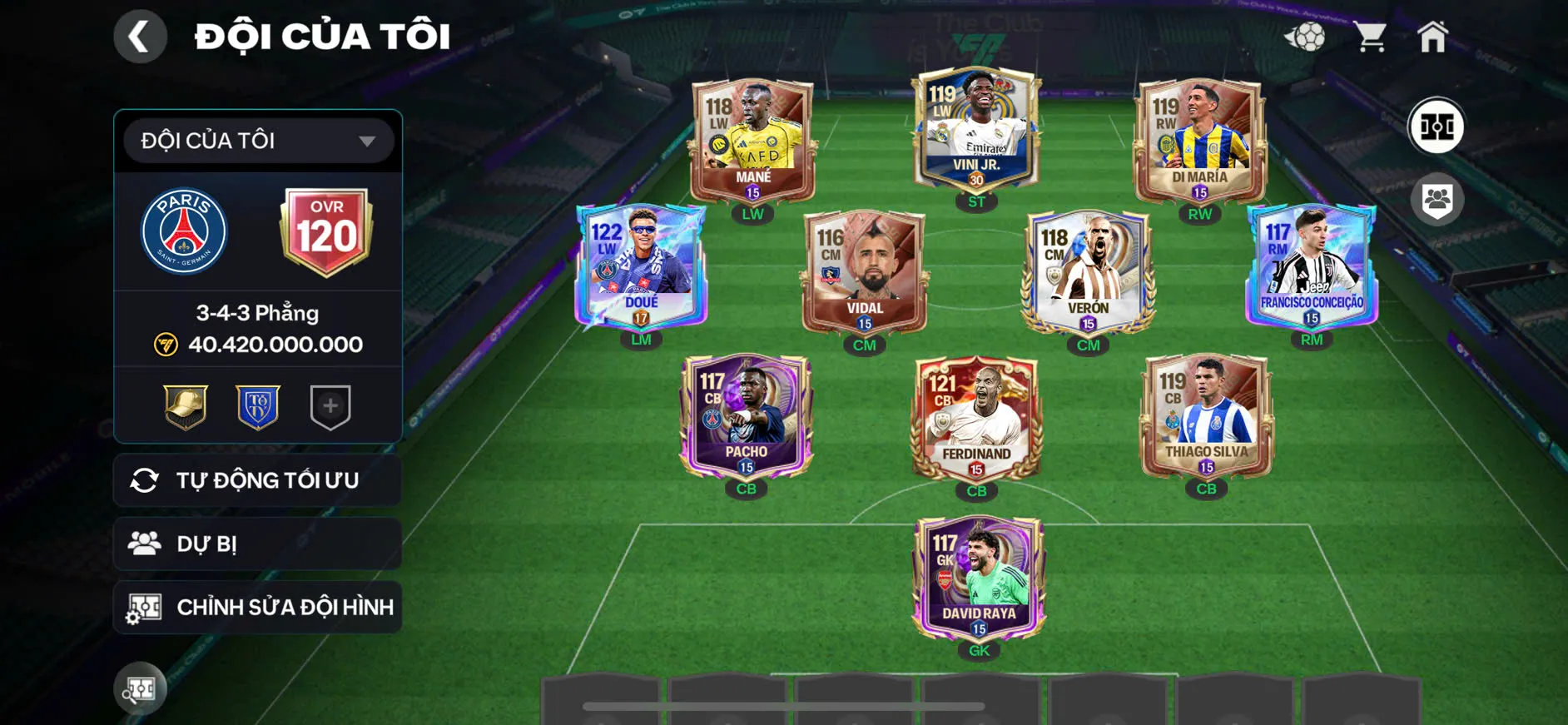1568x725 pixels.
Task: Click CHỈNH SỬA ĐỘI HÌNH to edit lineup
Action: pyautogui.click(x=256, y=608)
